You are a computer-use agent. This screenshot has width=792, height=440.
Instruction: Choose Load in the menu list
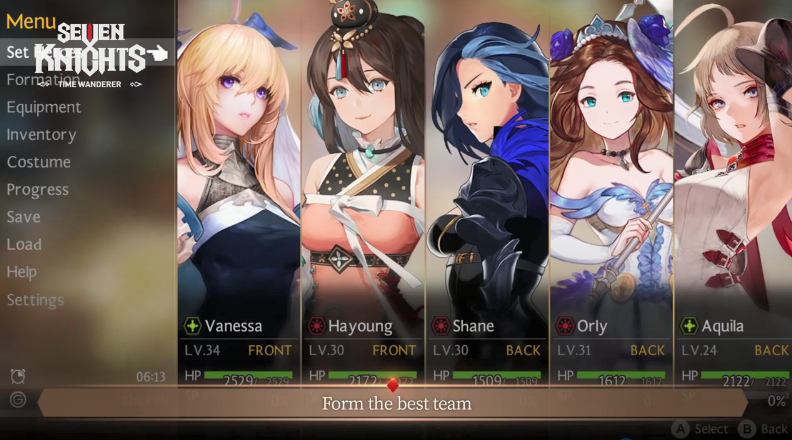click(24, 244)
